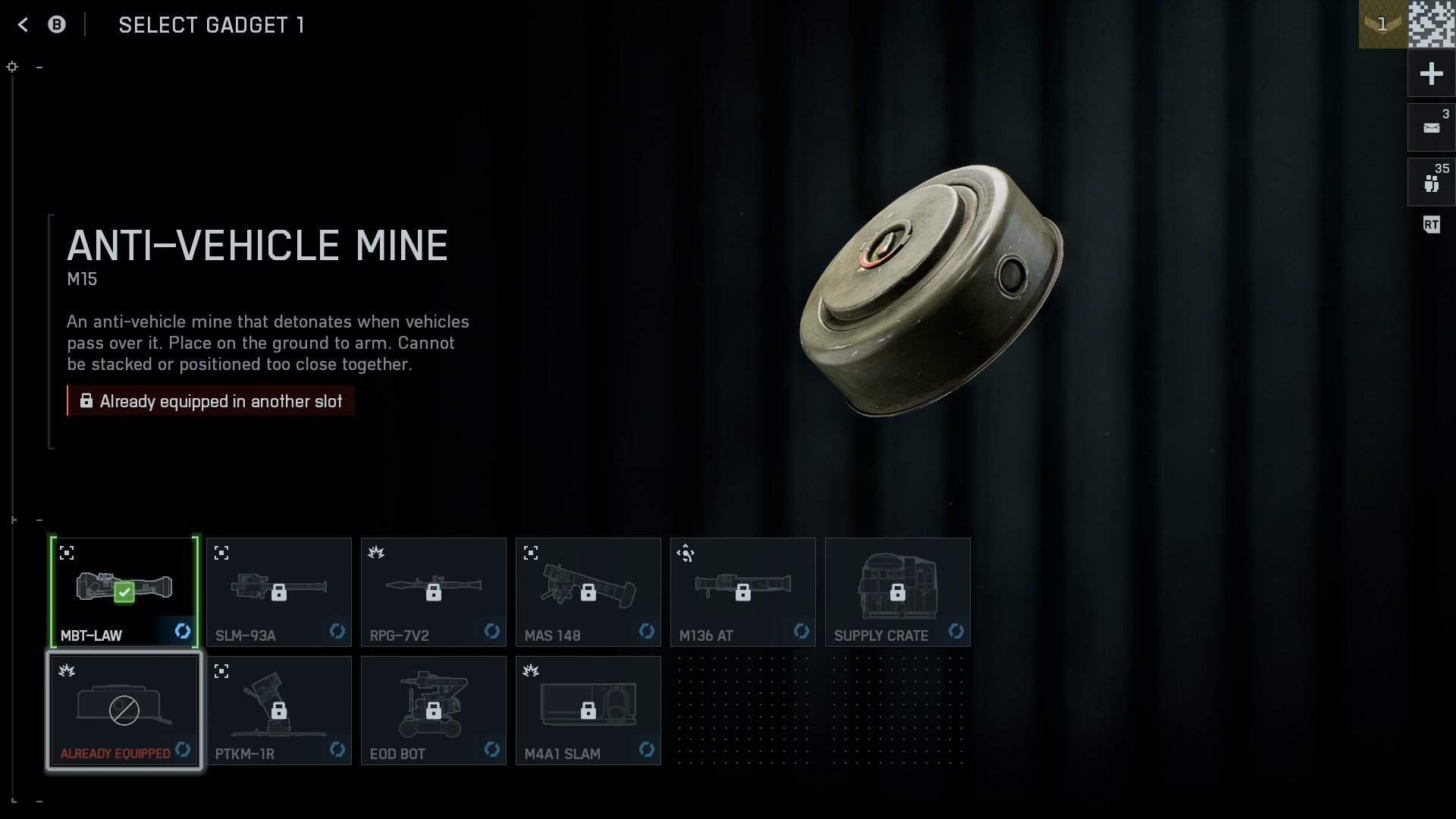Click the lock icon on the RPG-7V2 tile
This screenshot has width=1456, height=819.
click(x=434, y=591)
